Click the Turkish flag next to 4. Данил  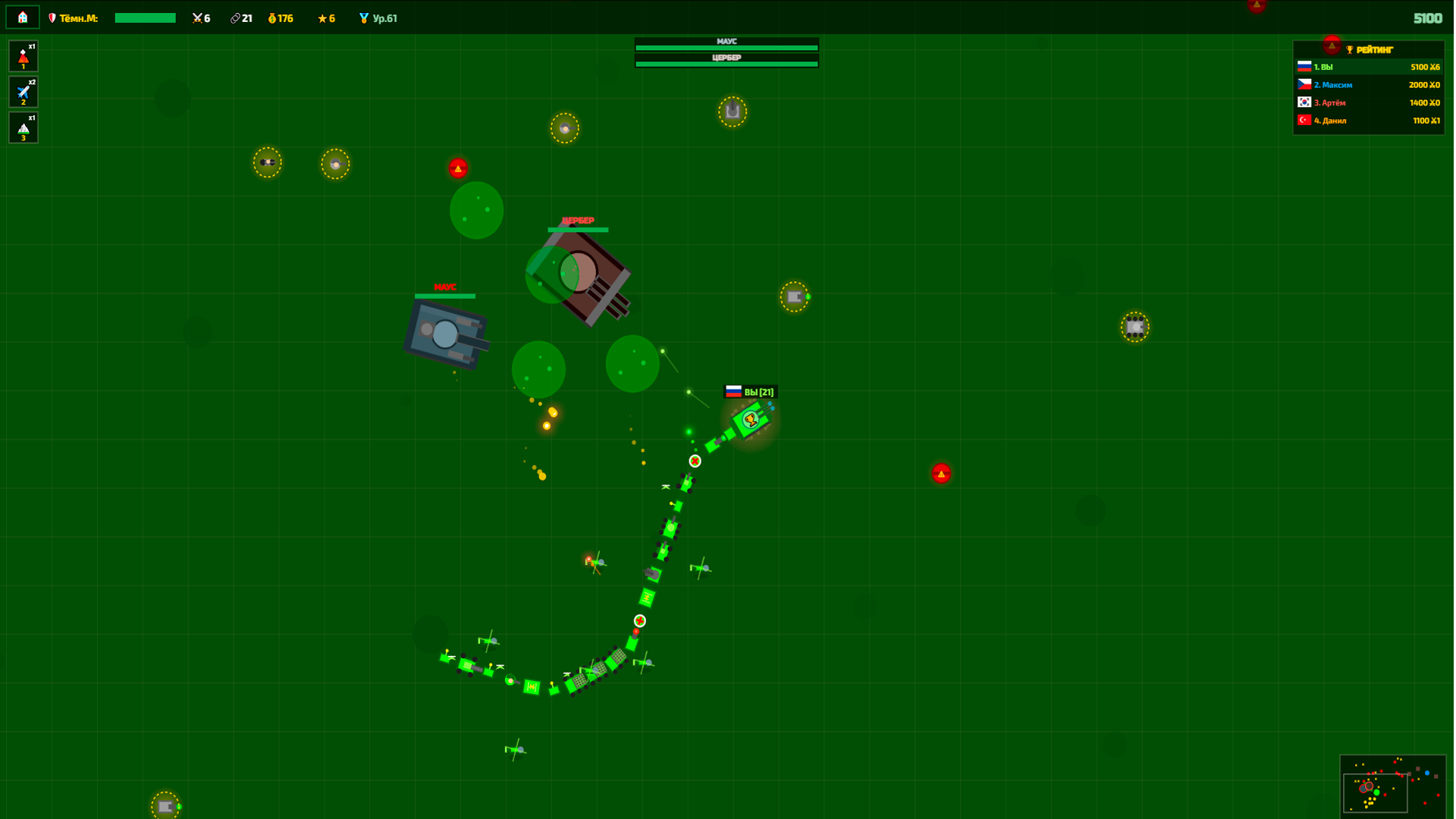coord(1304,121)
